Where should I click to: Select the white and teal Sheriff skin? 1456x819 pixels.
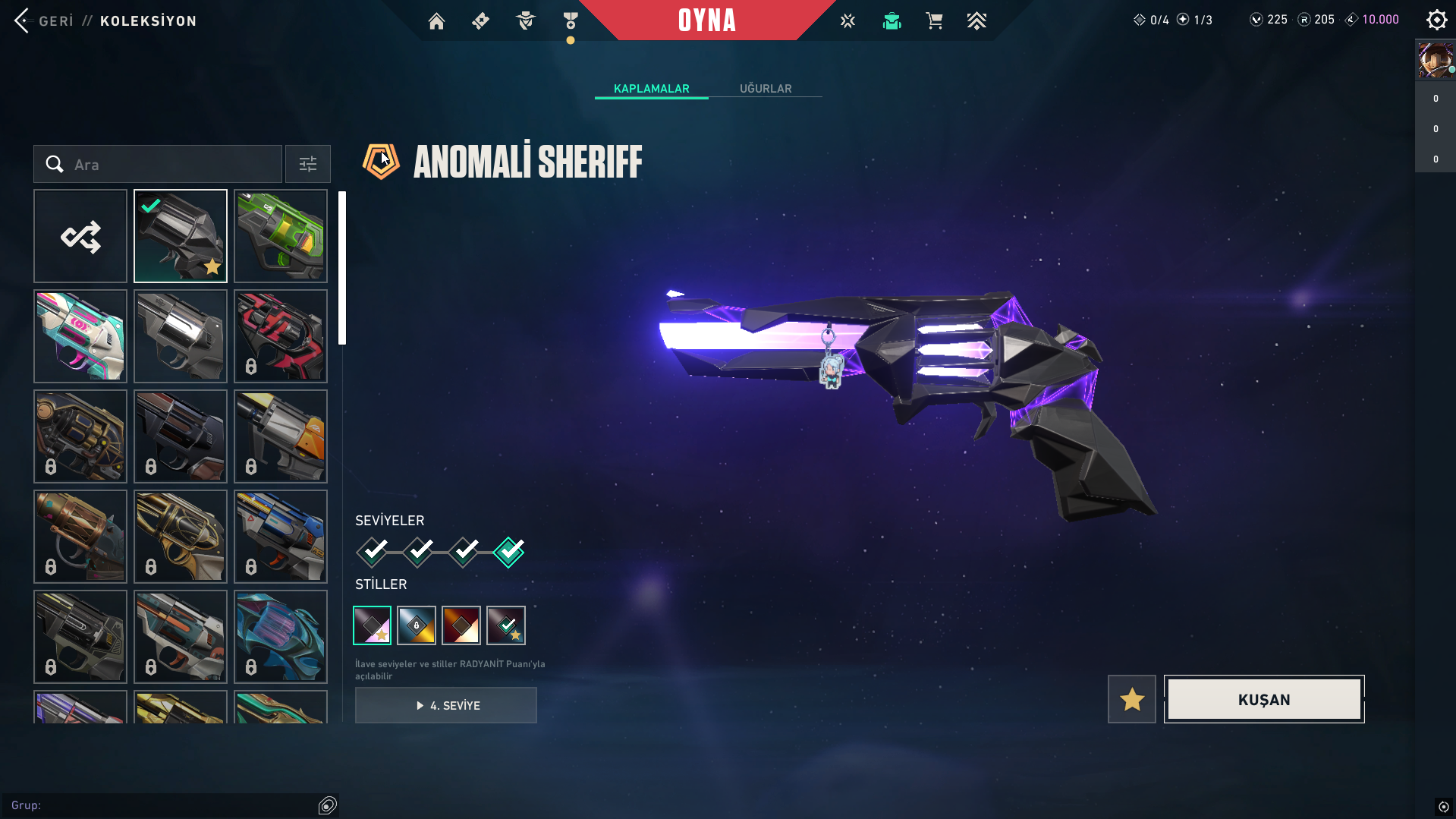pos(80,336)
